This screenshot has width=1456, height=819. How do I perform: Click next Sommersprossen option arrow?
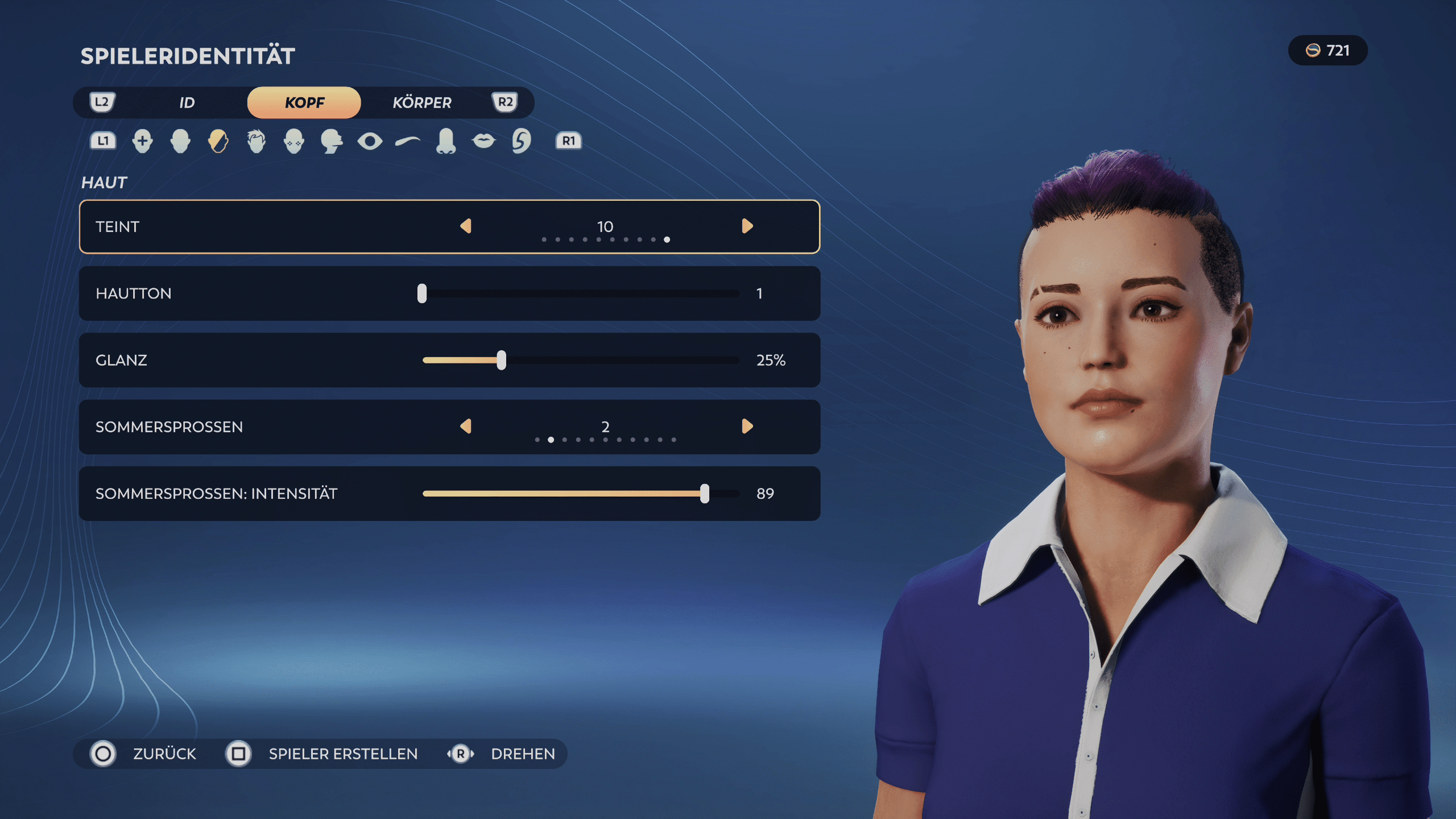(747, 427)
